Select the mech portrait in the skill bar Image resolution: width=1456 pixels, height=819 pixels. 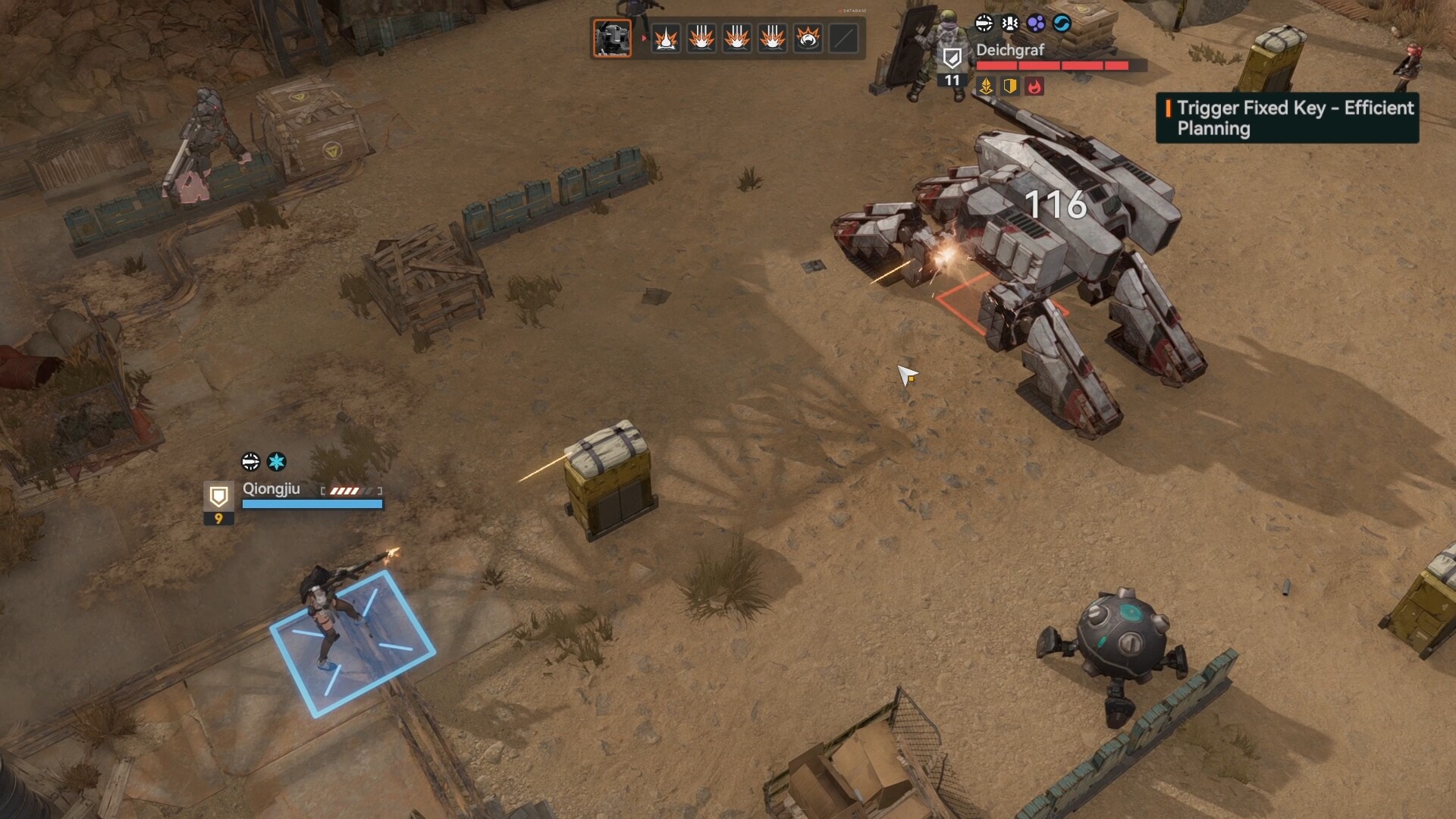point(611,39)
